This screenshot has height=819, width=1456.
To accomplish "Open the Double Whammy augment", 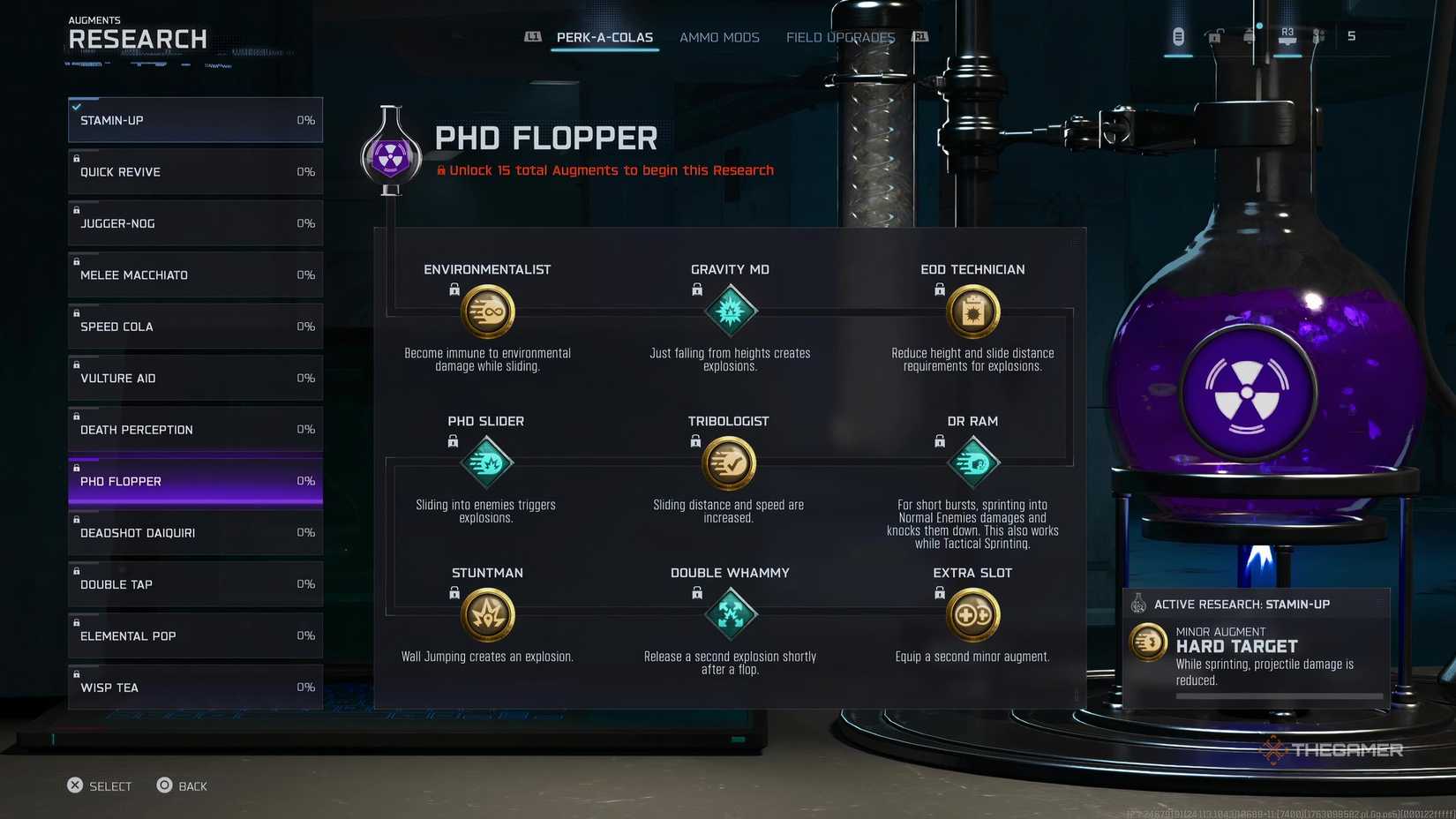I will (730, 615).
